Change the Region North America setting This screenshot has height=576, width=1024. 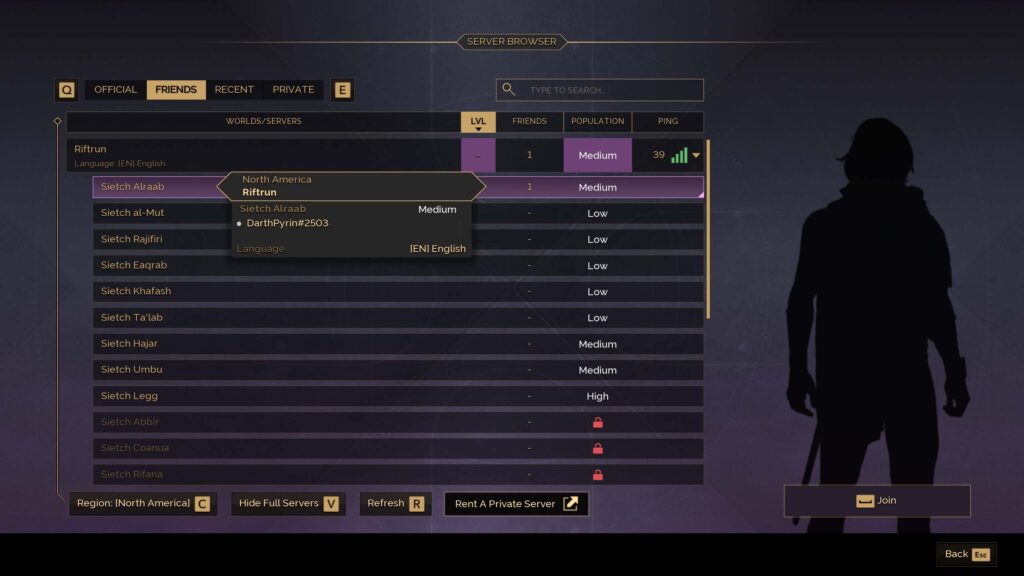click(142, 504)
